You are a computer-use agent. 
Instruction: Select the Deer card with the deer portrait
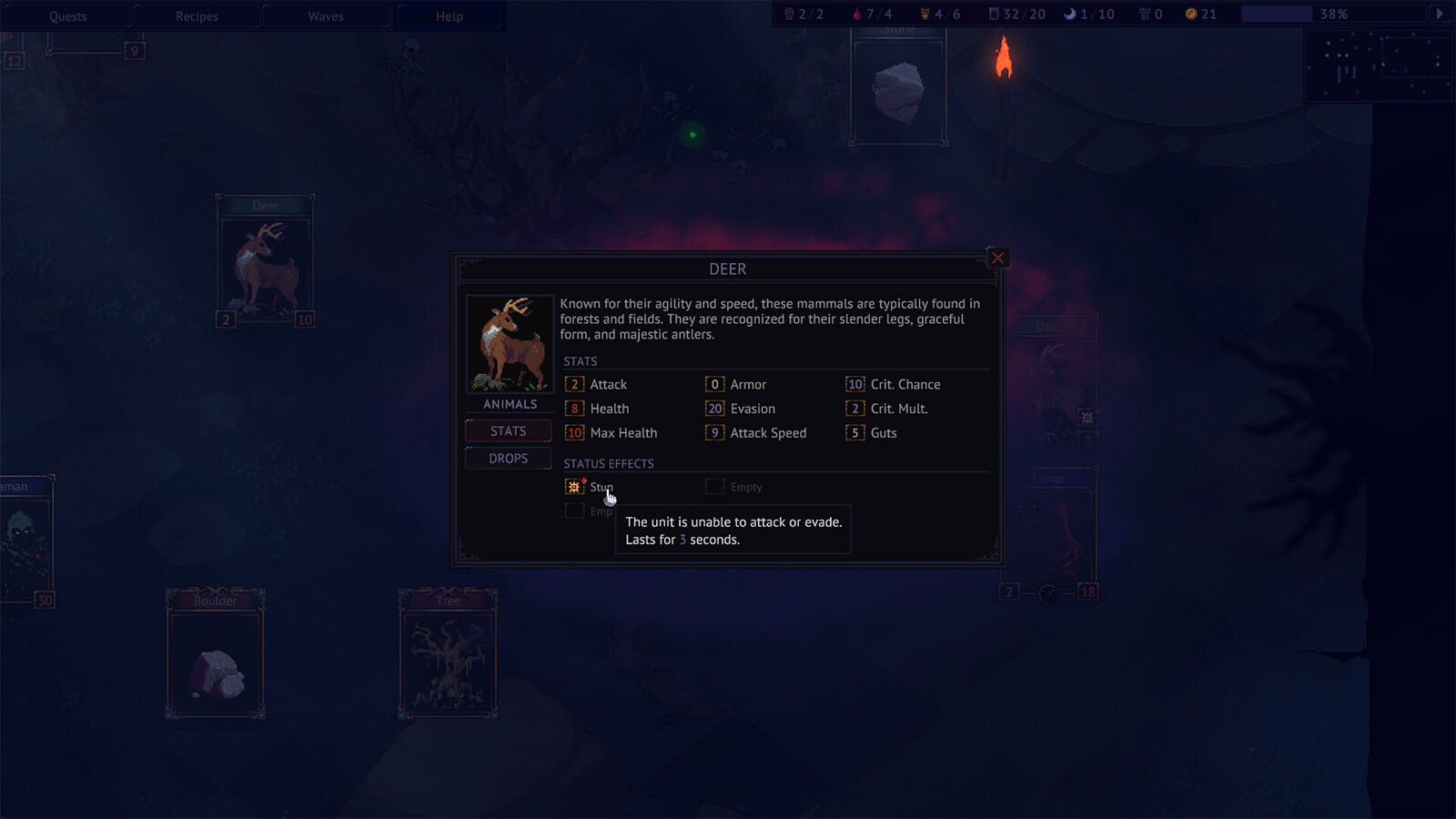(266, 261)
